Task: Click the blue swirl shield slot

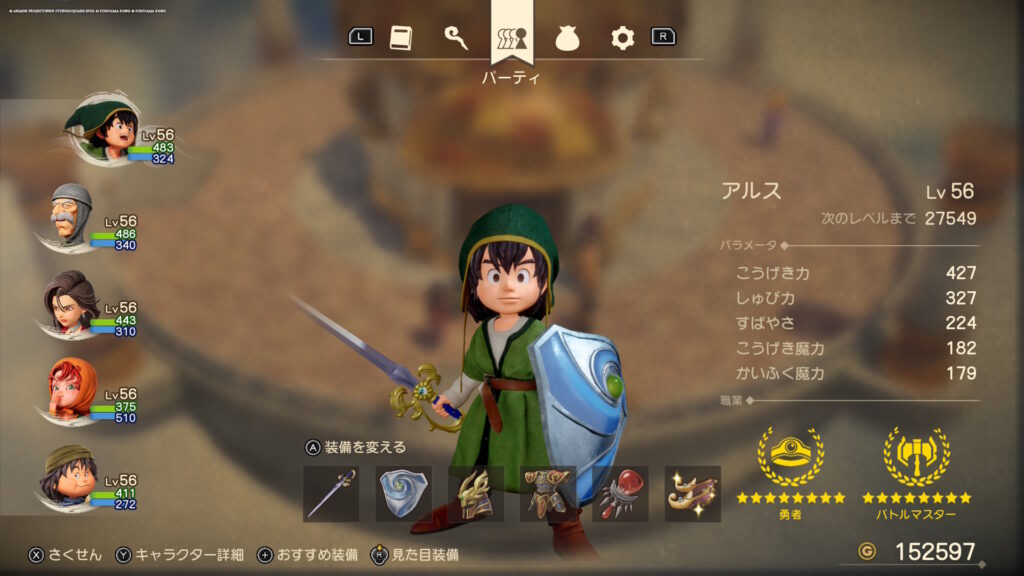Action: [403, 494]
